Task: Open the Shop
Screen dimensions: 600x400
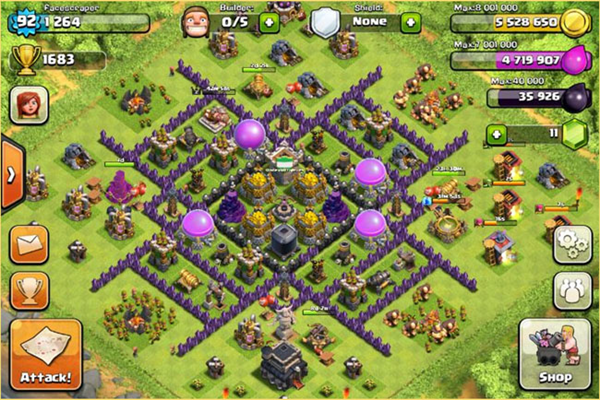Action: click(x=554, y=357)
